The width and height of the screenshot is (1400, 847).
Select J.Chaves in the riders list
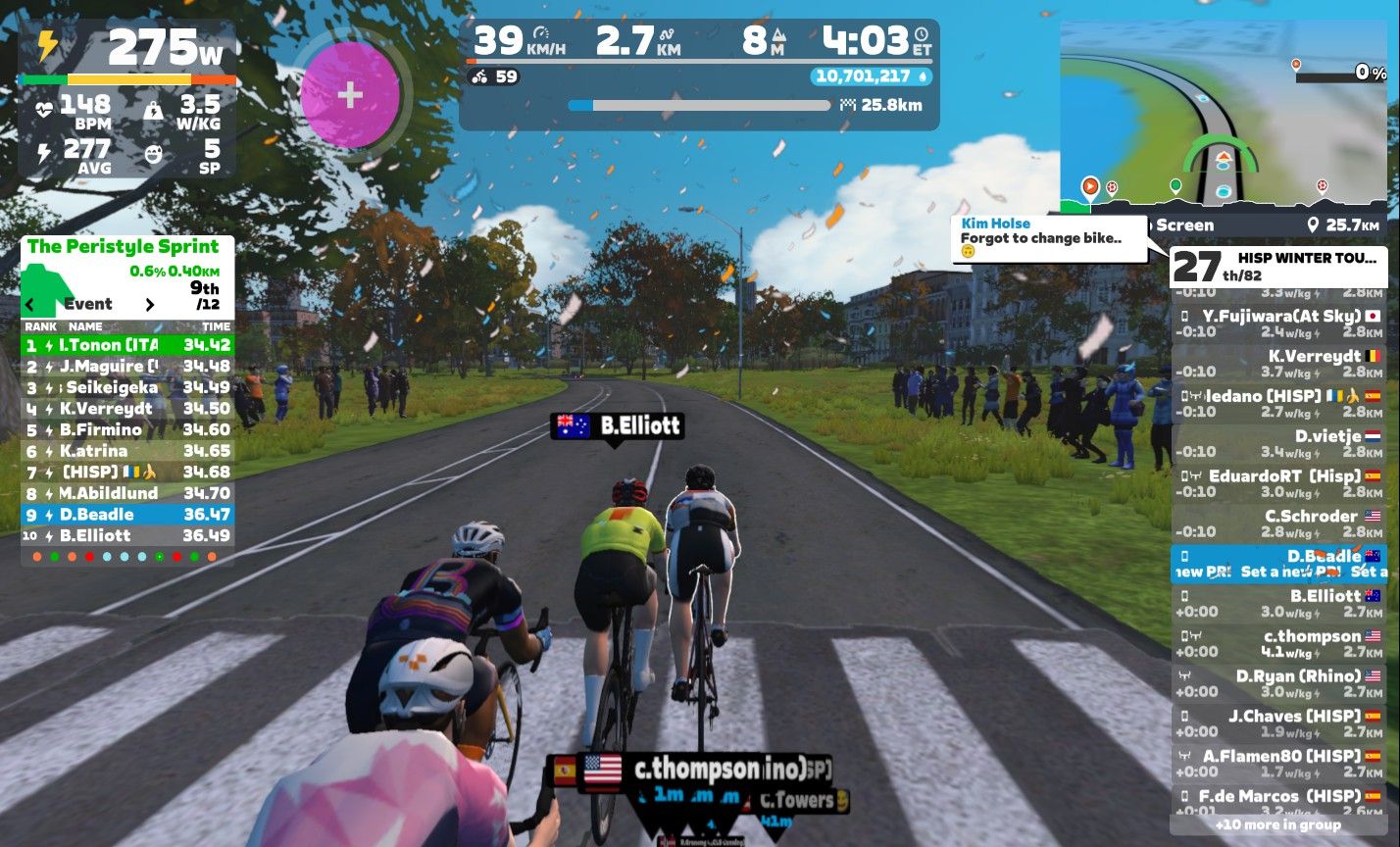[1277, 724]
